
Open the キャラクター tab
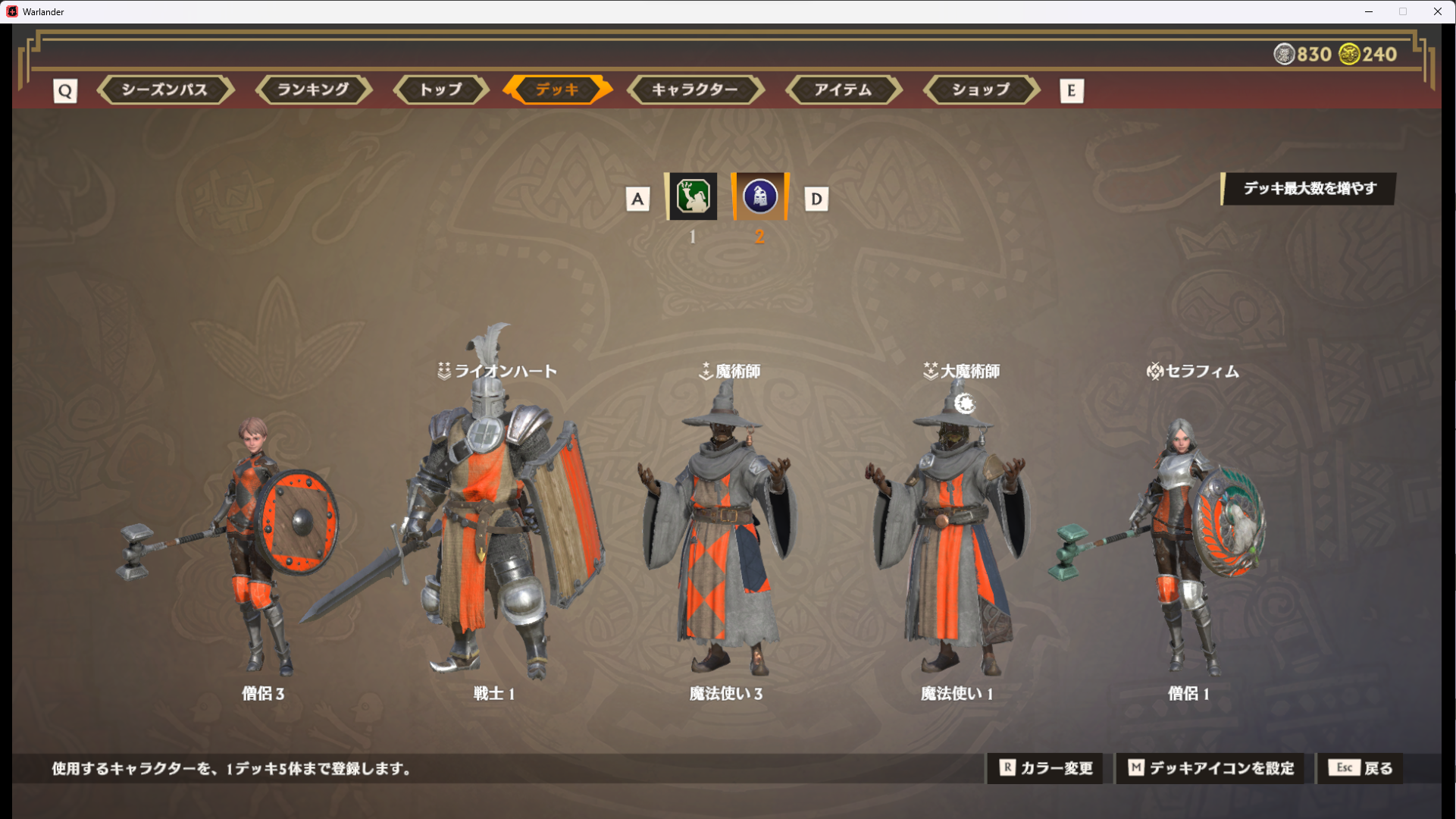click(x=694, y=89)
